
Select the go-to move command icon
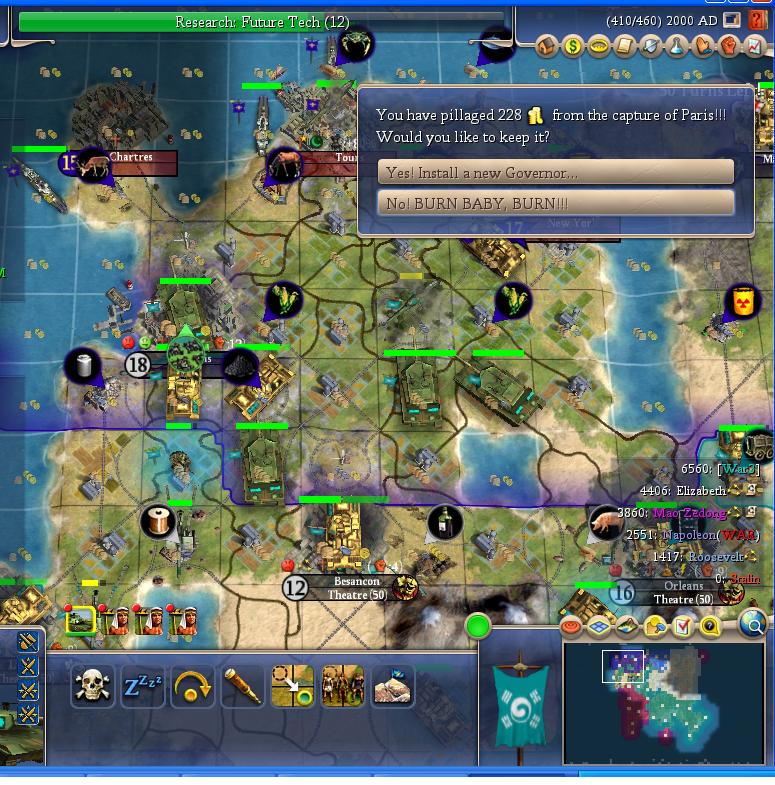click(292, 686)
